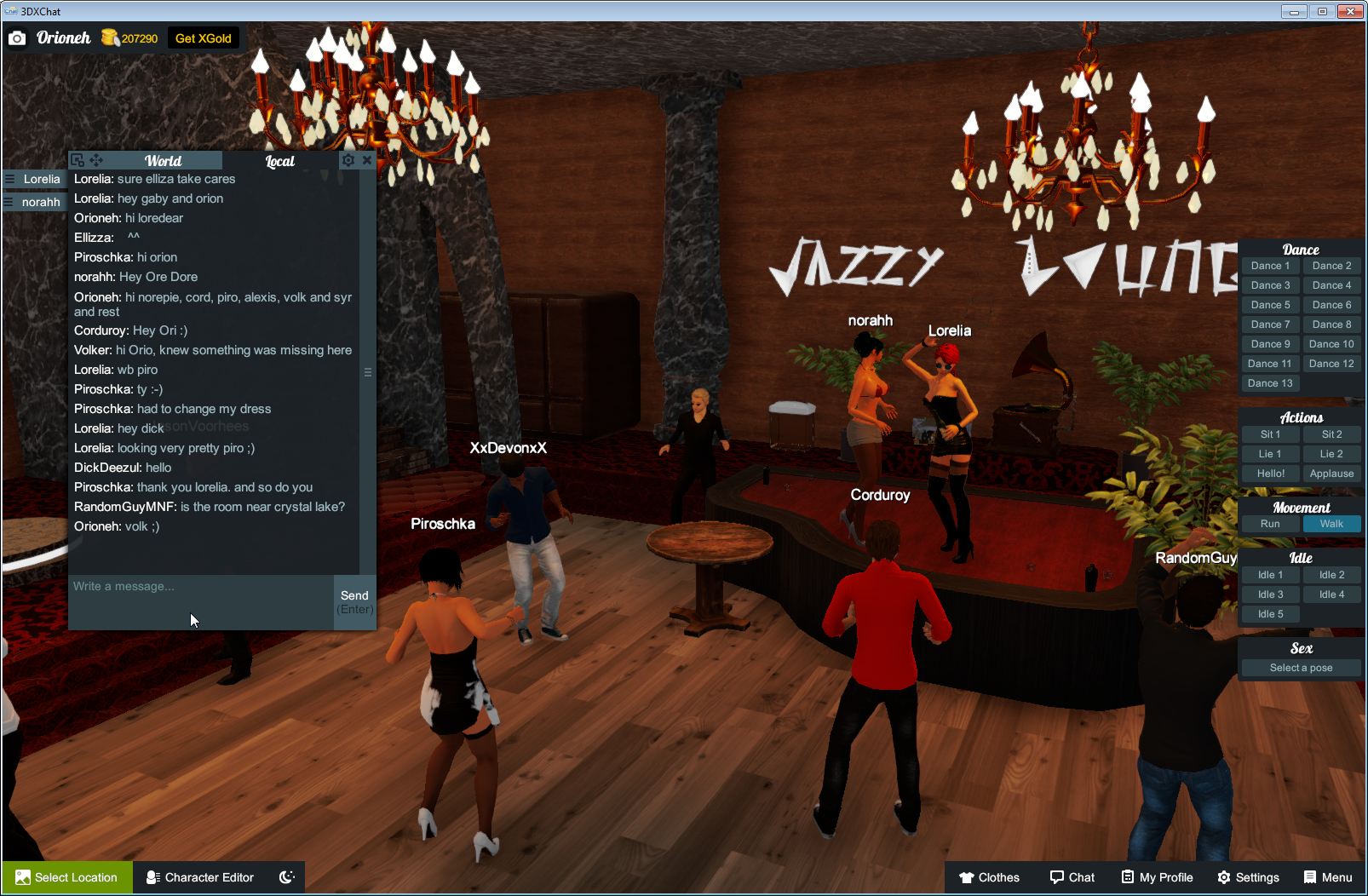Open the norahh private chat tab
This screenshot has width=1368, height=896.
pyautogui.click(x=34, y=202)
